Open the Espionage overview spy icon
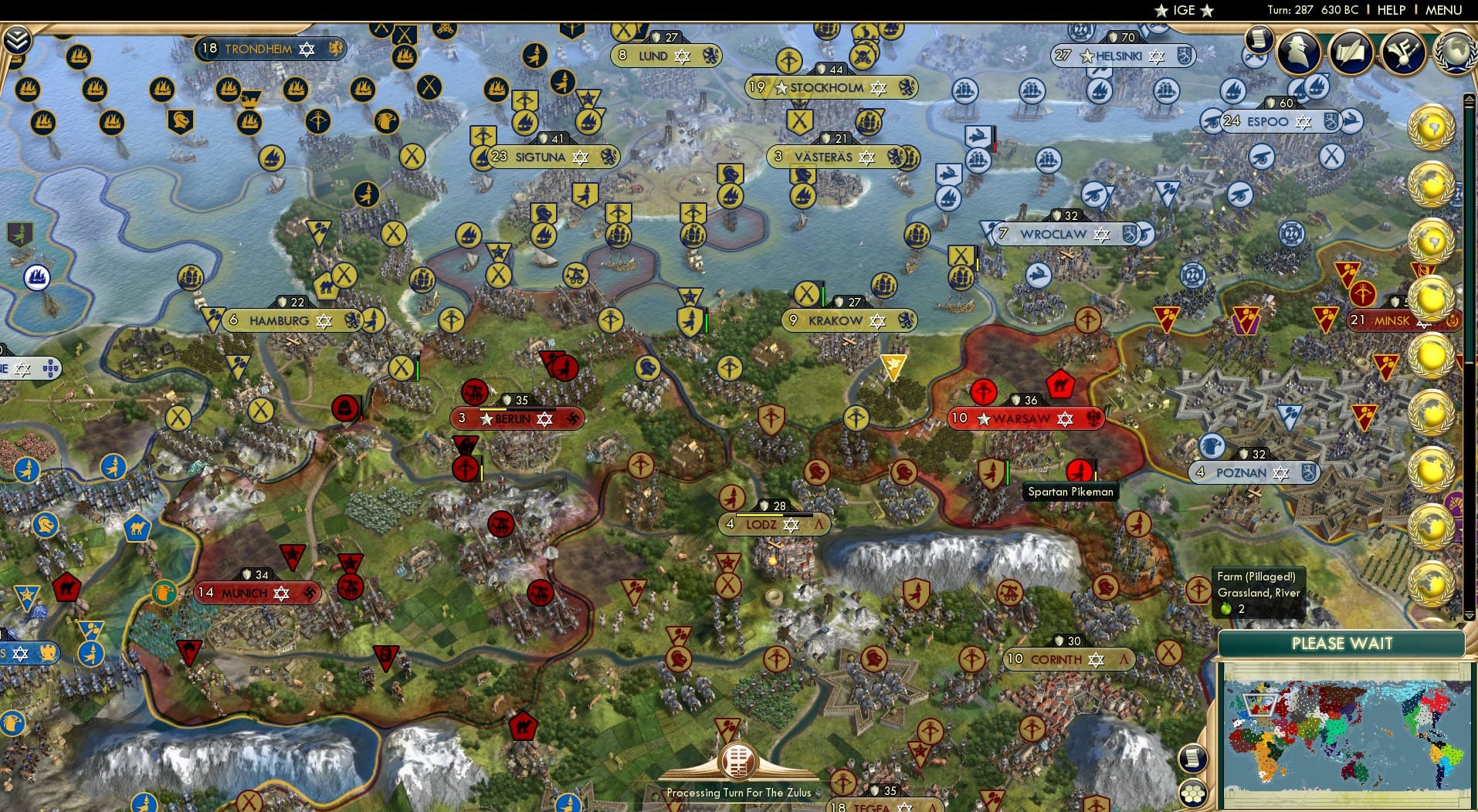The image size is (1478, 812). 1300,53
